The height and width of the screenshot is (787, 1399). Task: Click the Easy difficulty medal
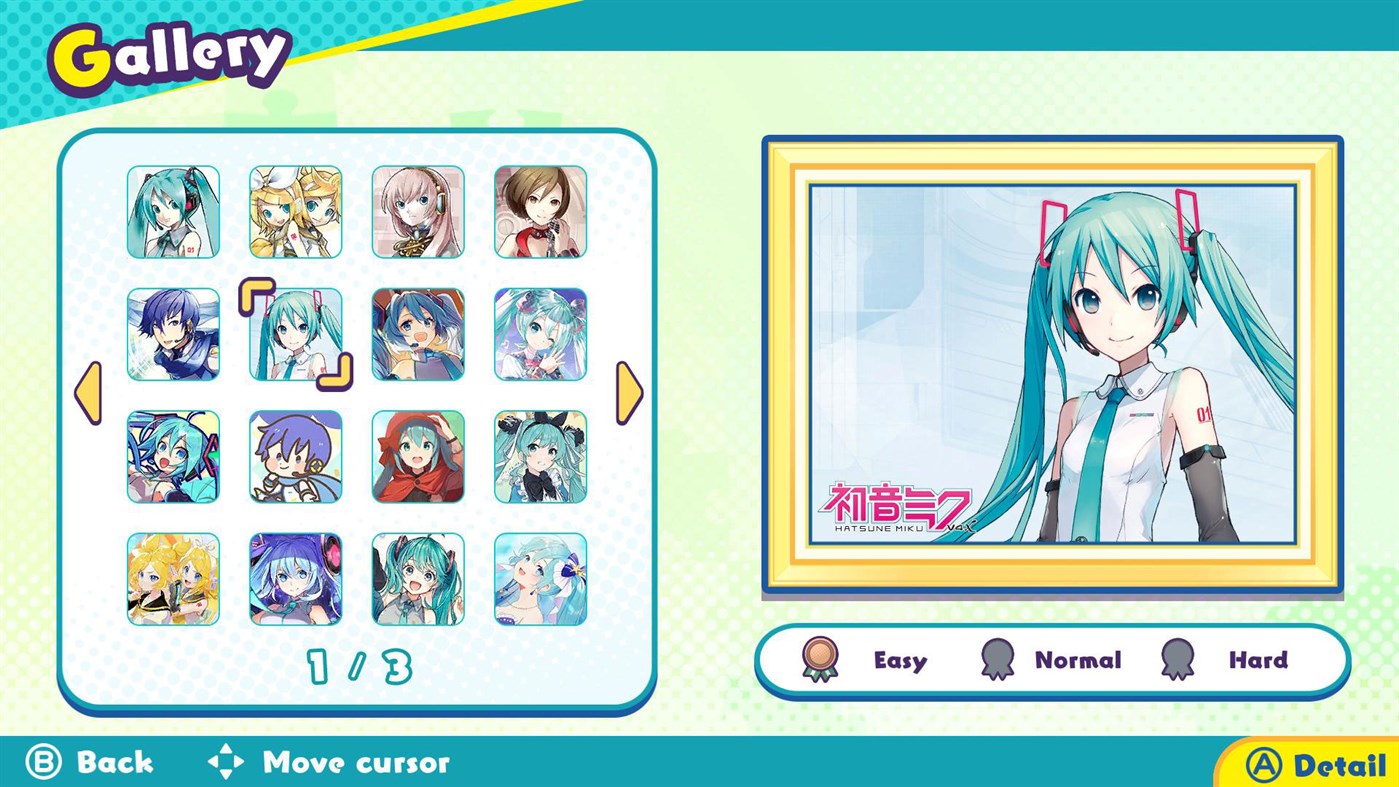pos(821,660)
